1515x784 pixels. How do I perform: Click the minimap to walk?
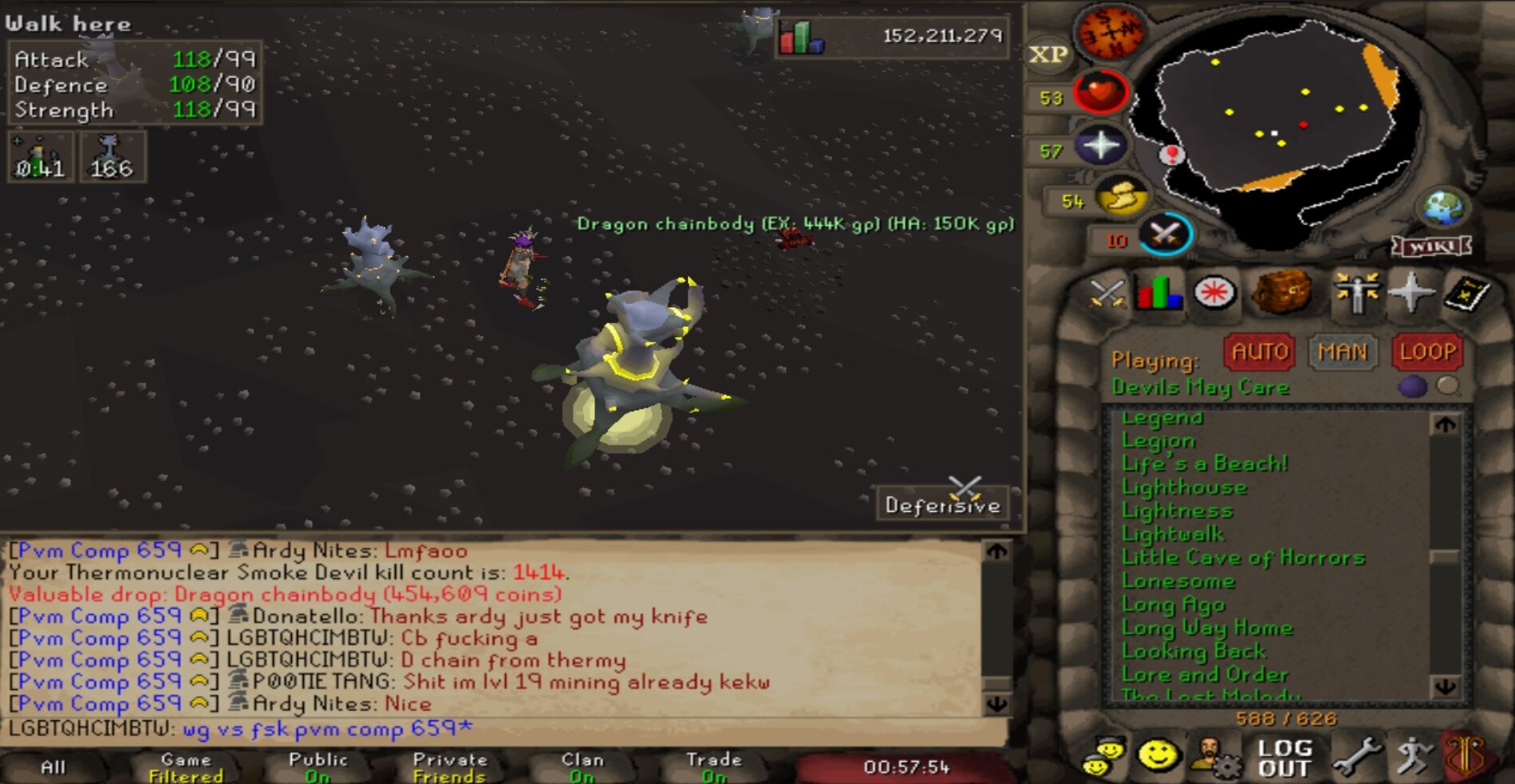1276,120
